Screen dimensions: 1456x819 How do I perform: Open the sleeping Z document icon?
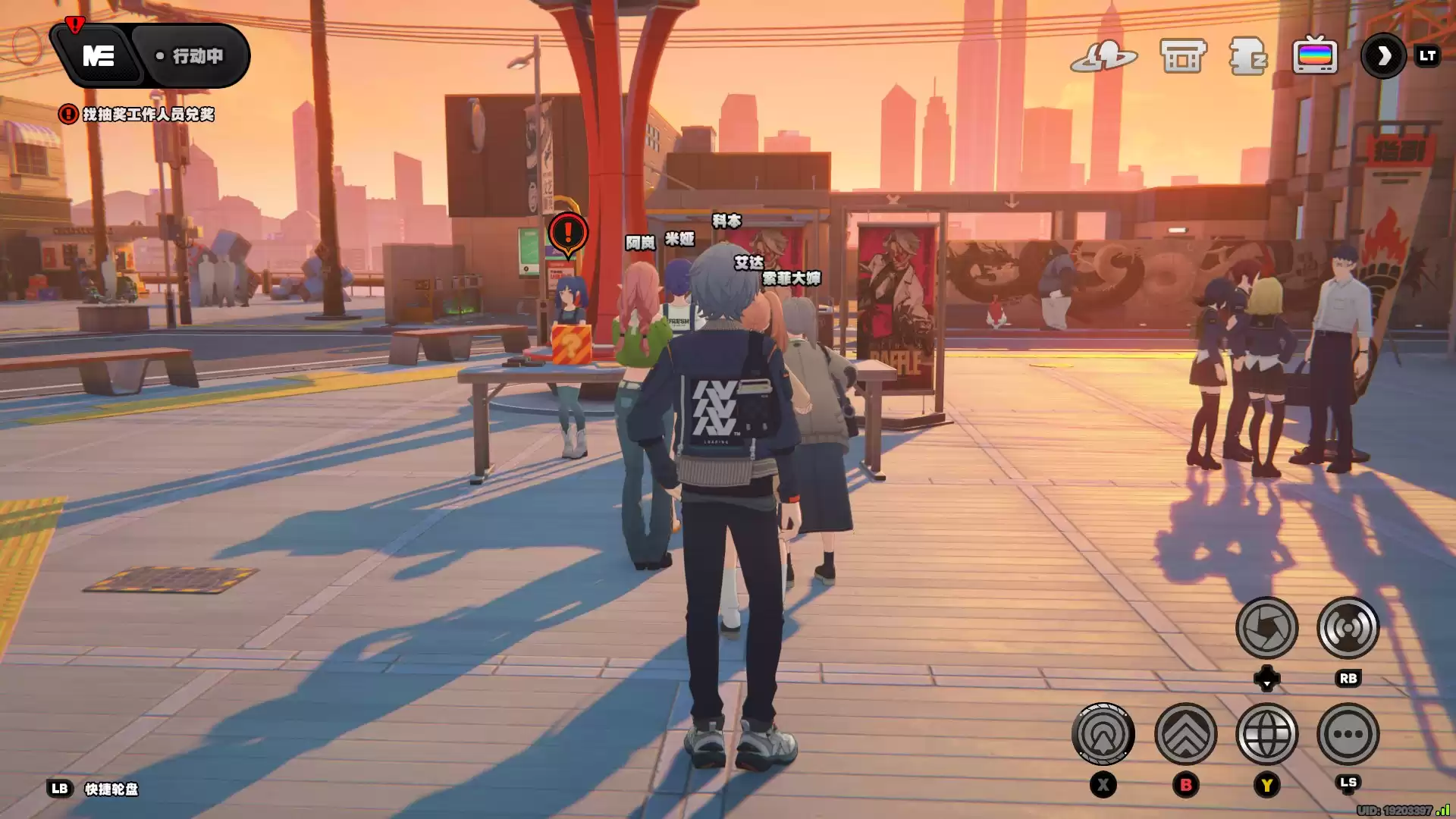point(1247,56)
